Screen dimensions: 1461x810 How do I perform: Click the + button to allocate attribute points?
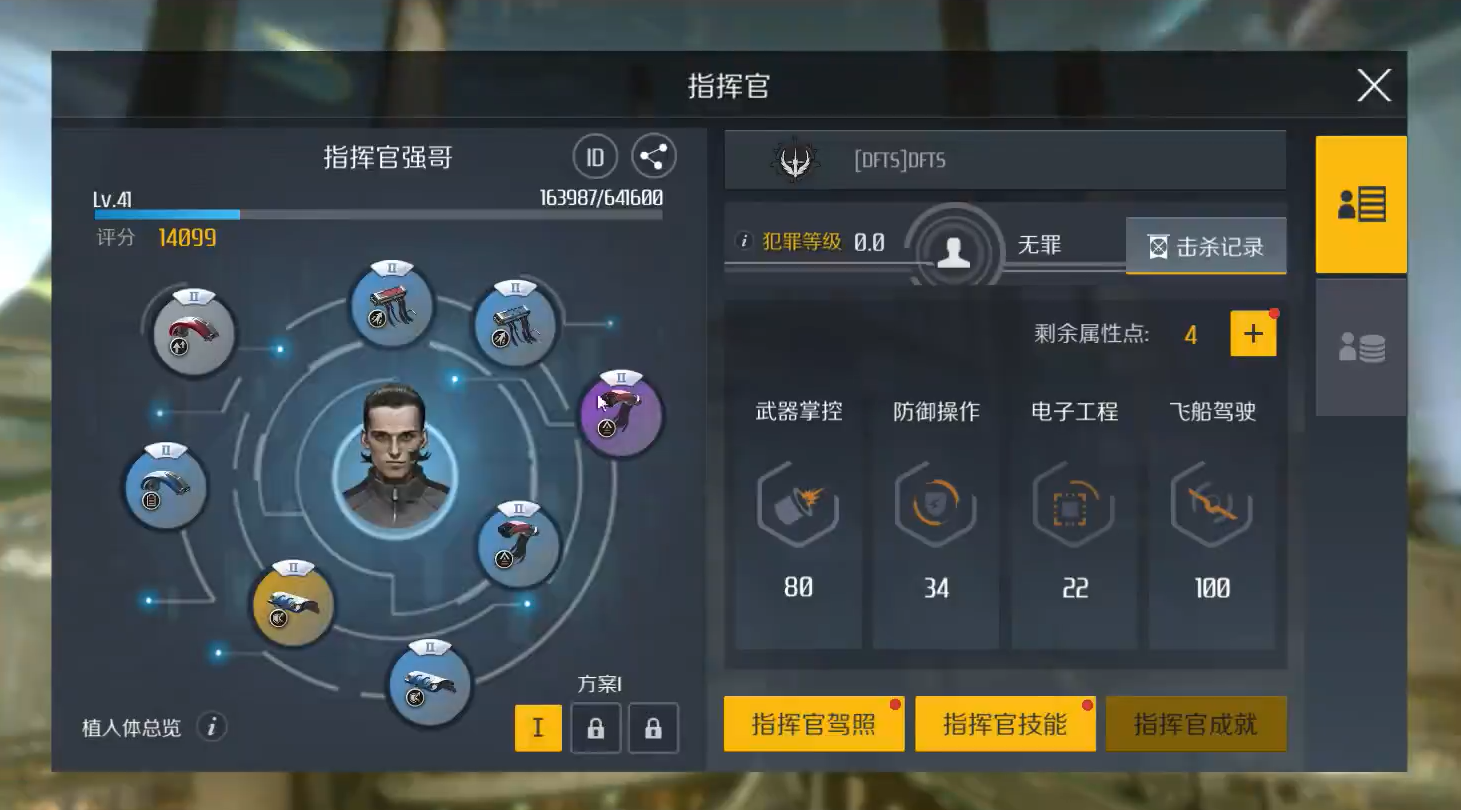[1253, 334]
